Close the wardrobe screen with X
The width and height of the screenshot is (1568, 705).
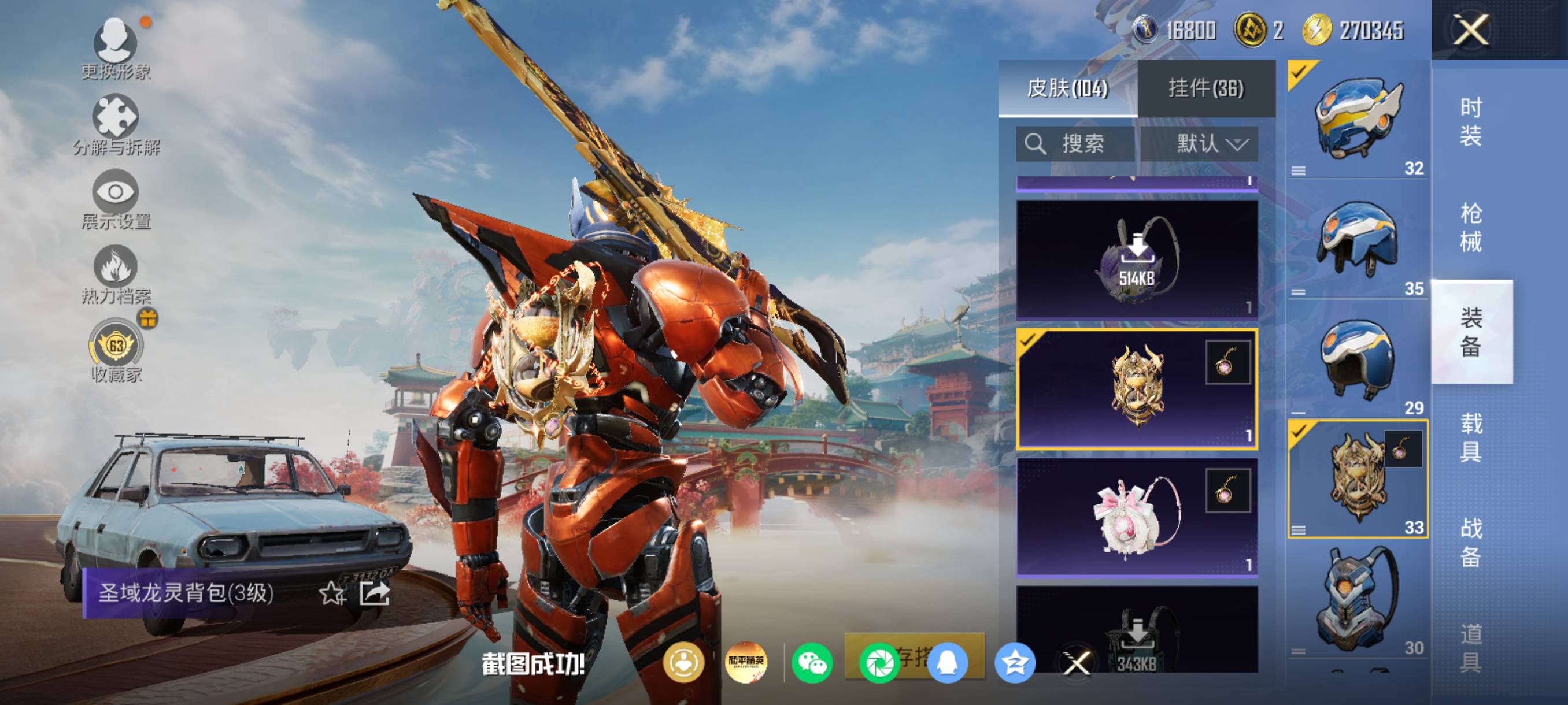tap(1471, 30)
